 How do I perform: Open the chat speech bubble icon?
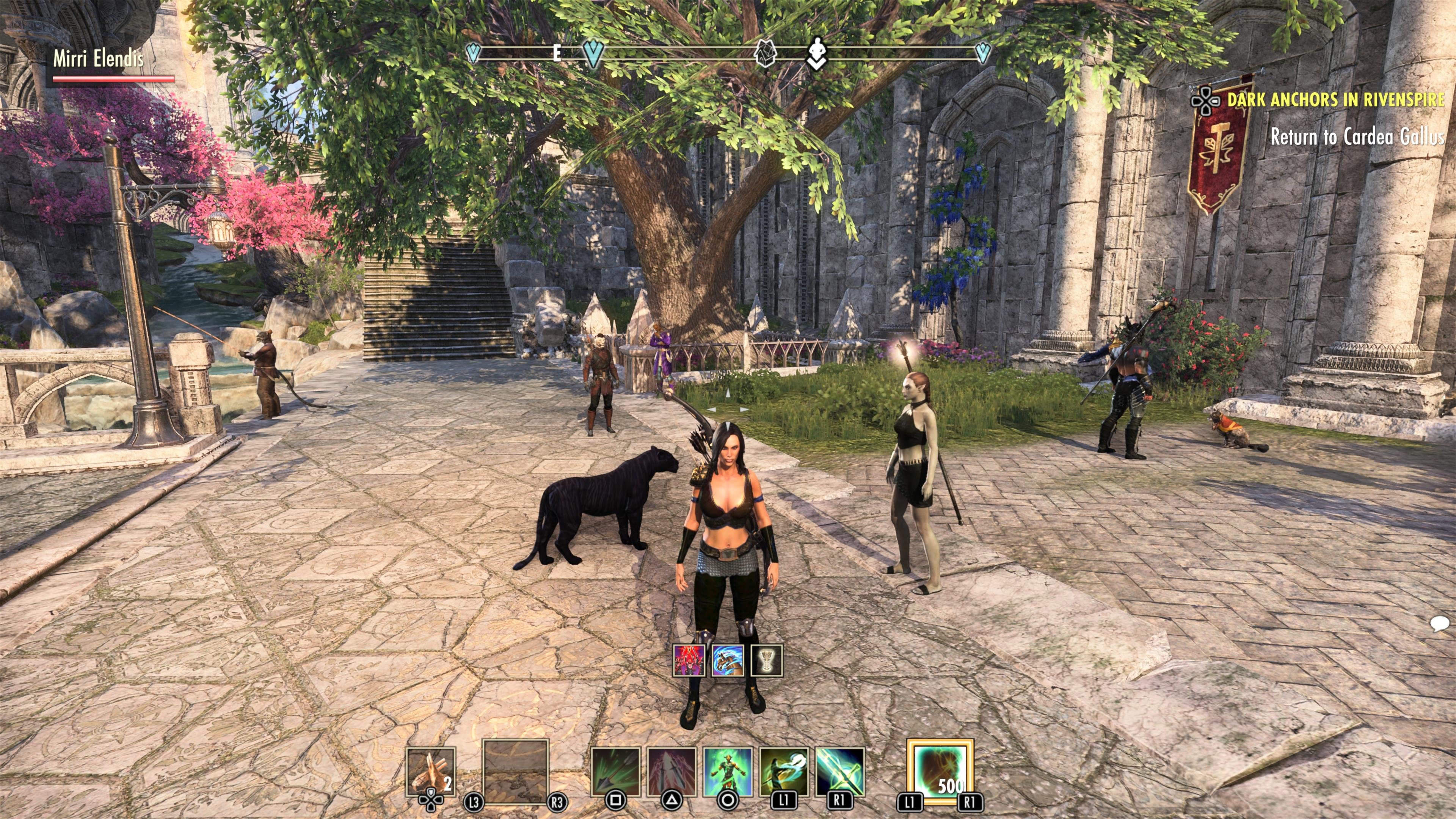1439,623
